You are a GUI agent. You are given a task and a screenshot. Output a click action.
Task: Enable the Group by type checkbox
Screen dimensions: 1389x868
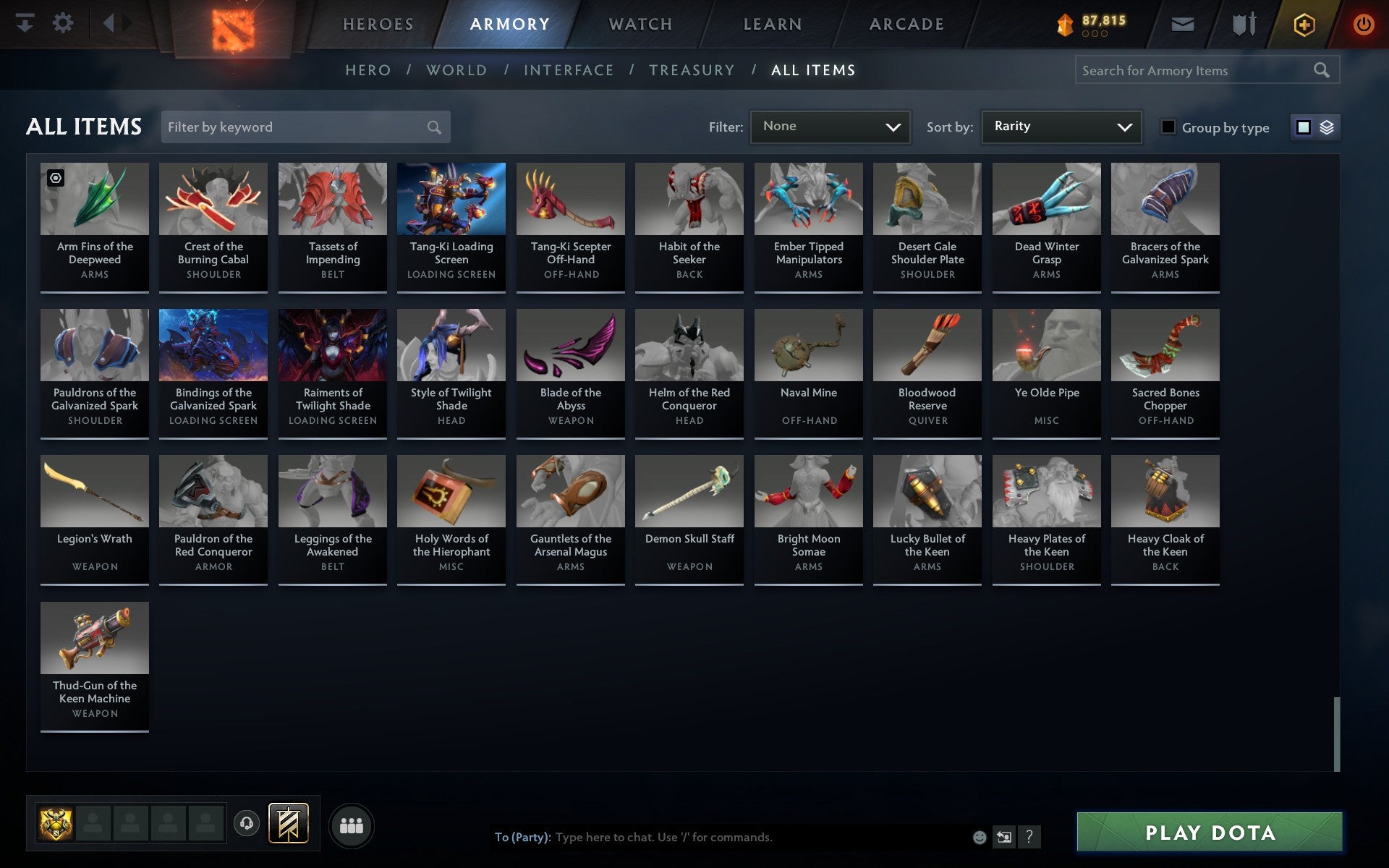pyautogui.click(x=1167, y=127)
